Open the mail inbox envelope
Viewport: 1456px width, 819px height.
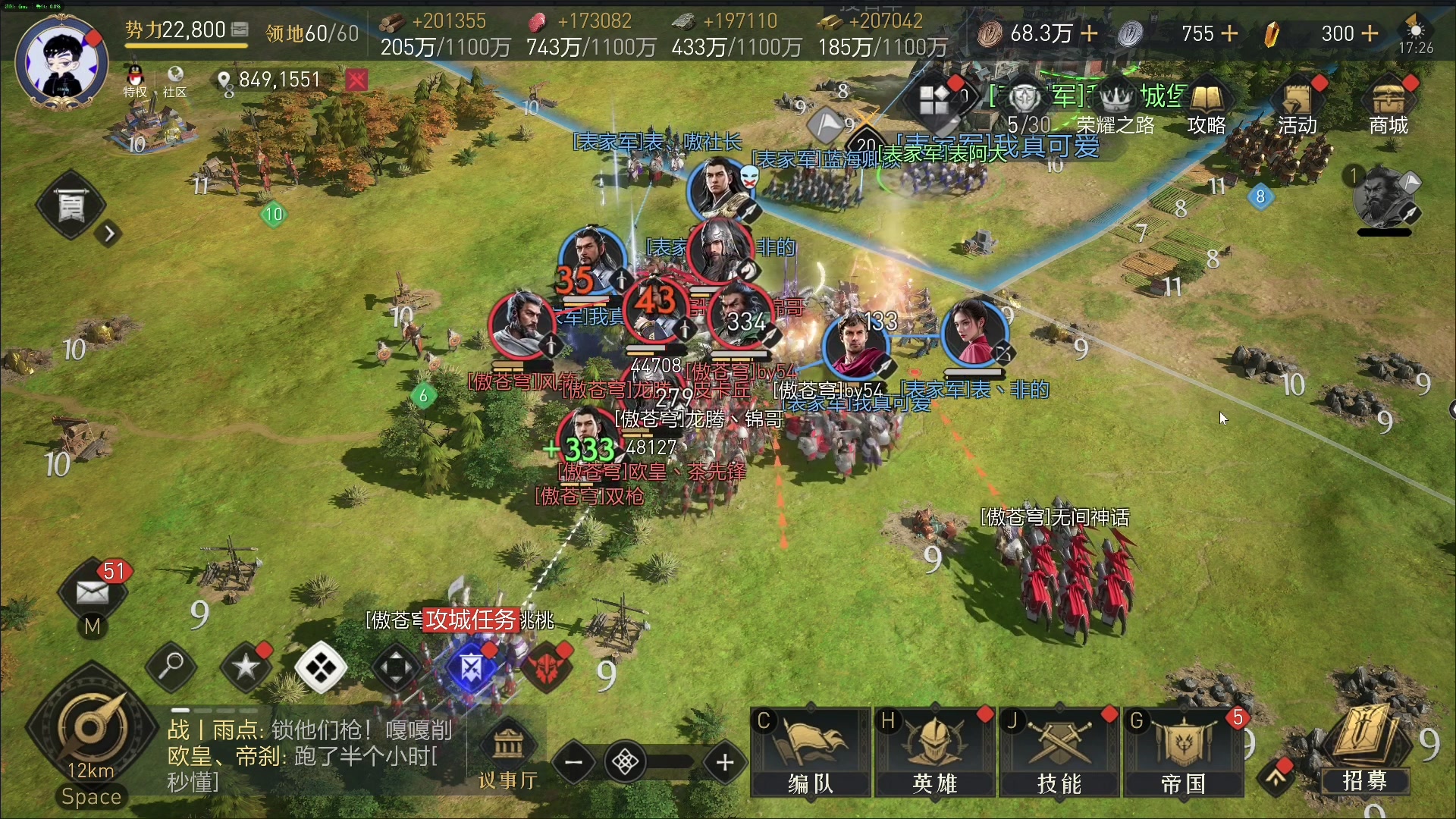click(93, 592)
